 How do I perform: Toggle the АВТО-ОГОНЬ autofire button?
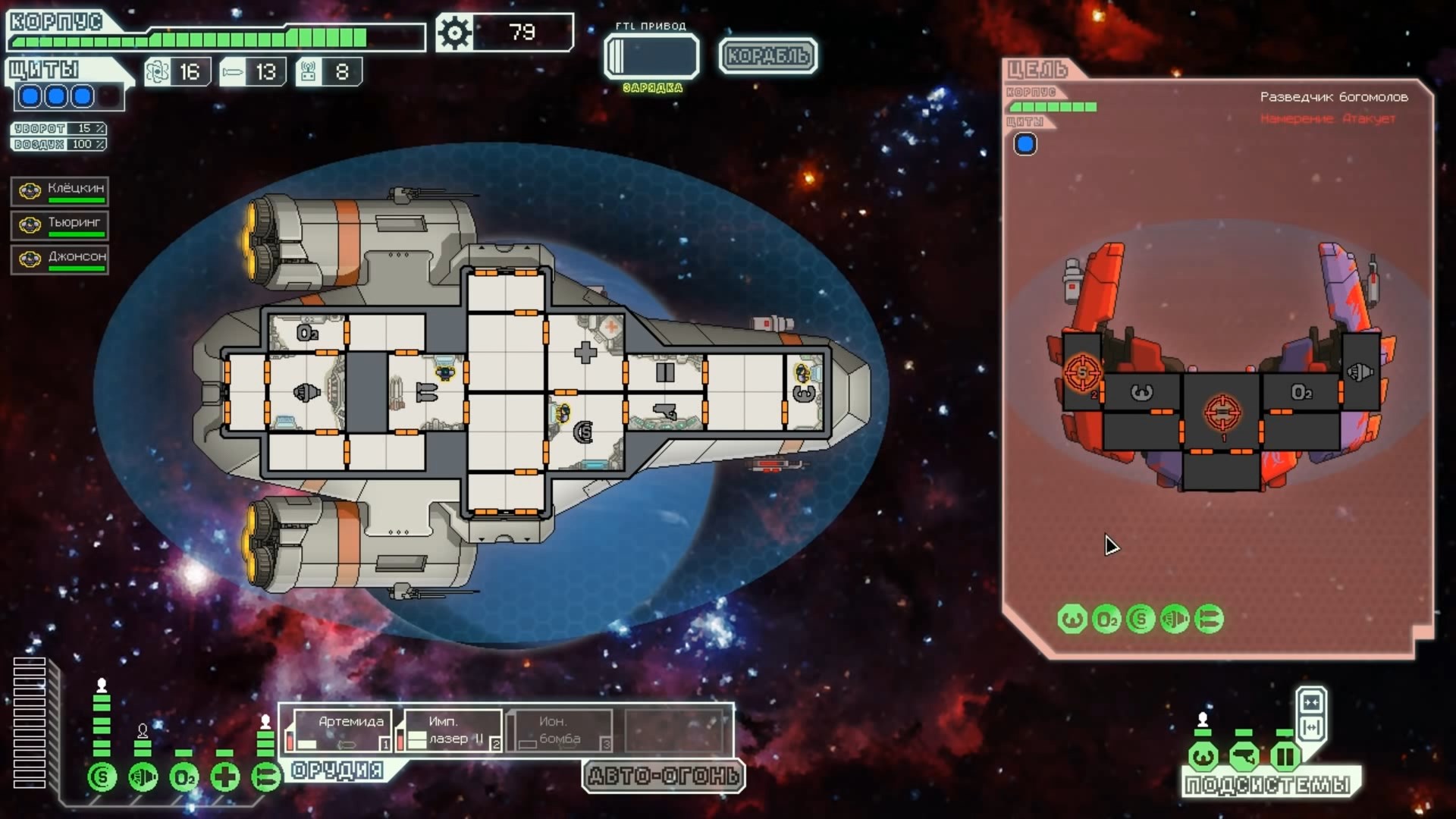coord(664,776)
